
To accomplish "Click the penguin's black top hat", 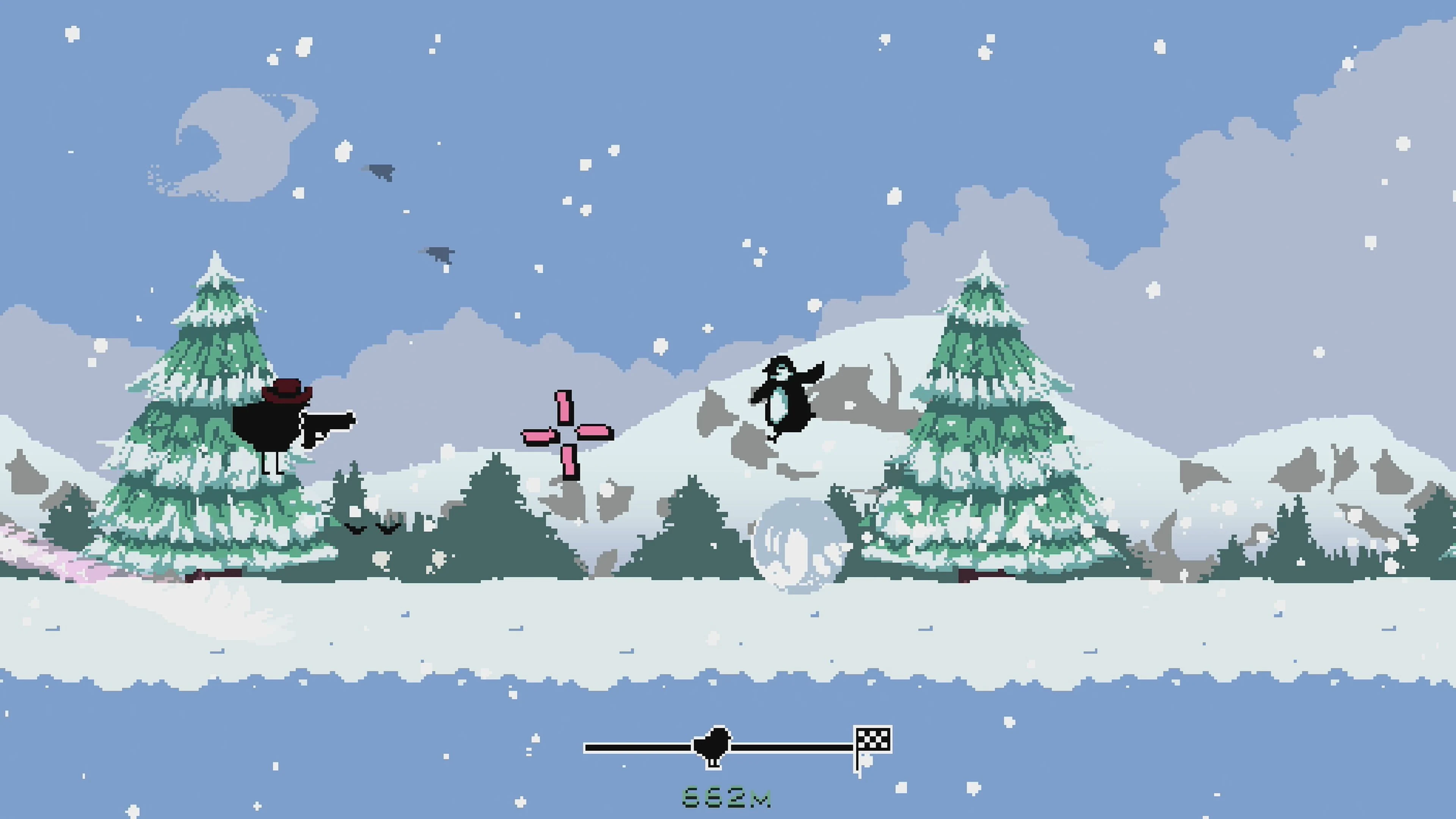I will (781, 362).
